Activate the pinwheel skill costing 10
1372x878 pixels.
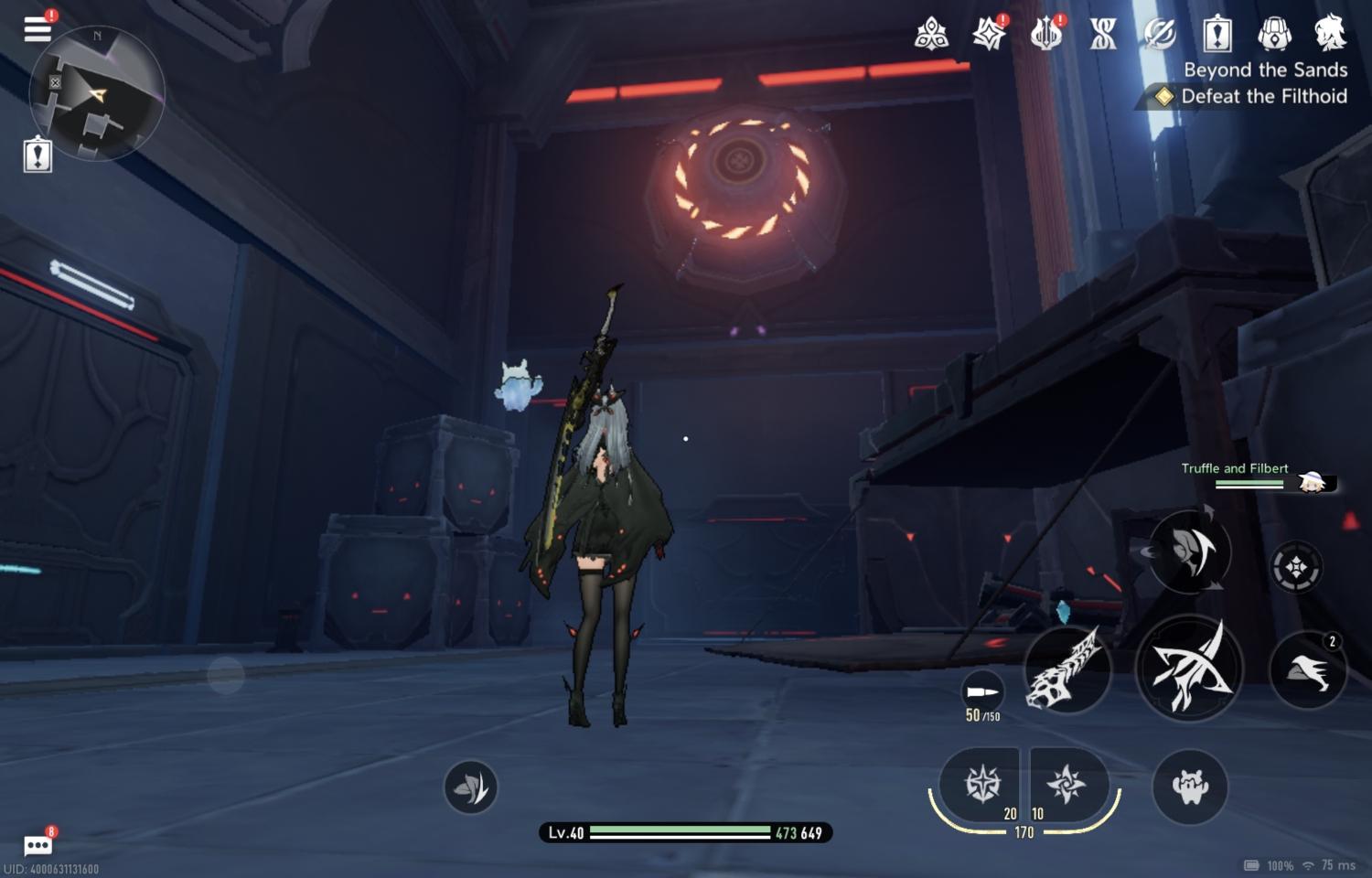[1067, 784]
